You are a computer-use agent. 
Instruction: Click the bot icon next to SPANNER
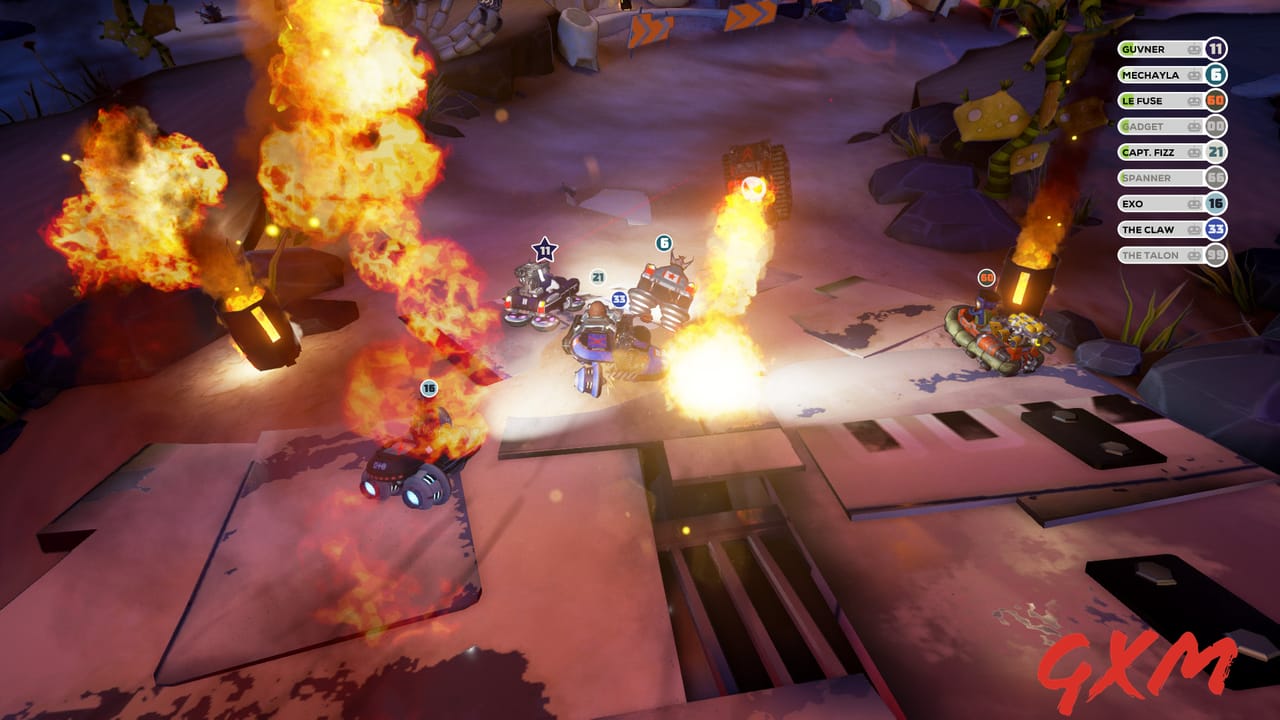point(1193,177)
